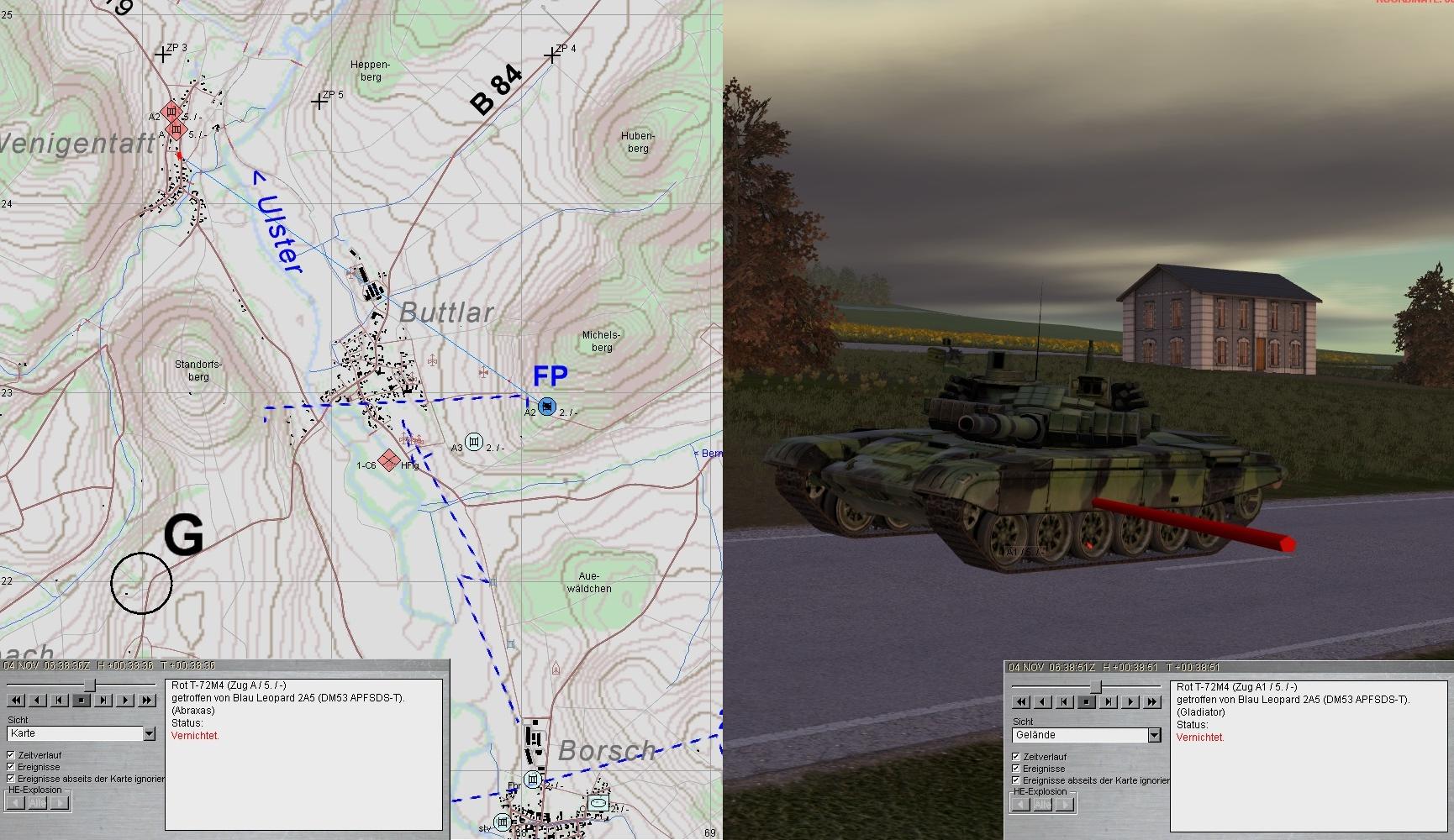
Task: Skip to previous event in the Gelände panel
Action: point(1064,701)
